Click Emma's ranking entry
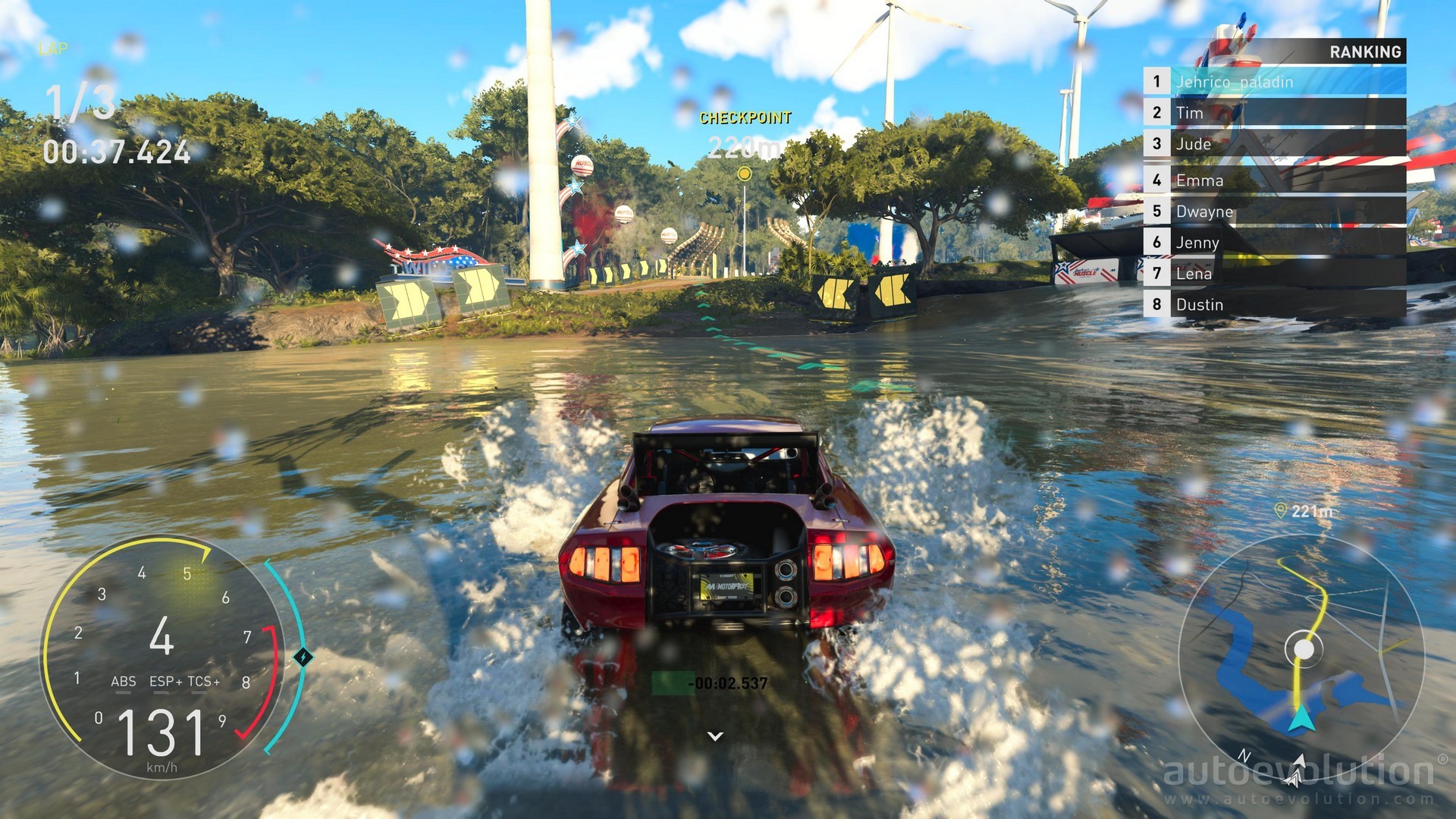 click(1274, 180)
